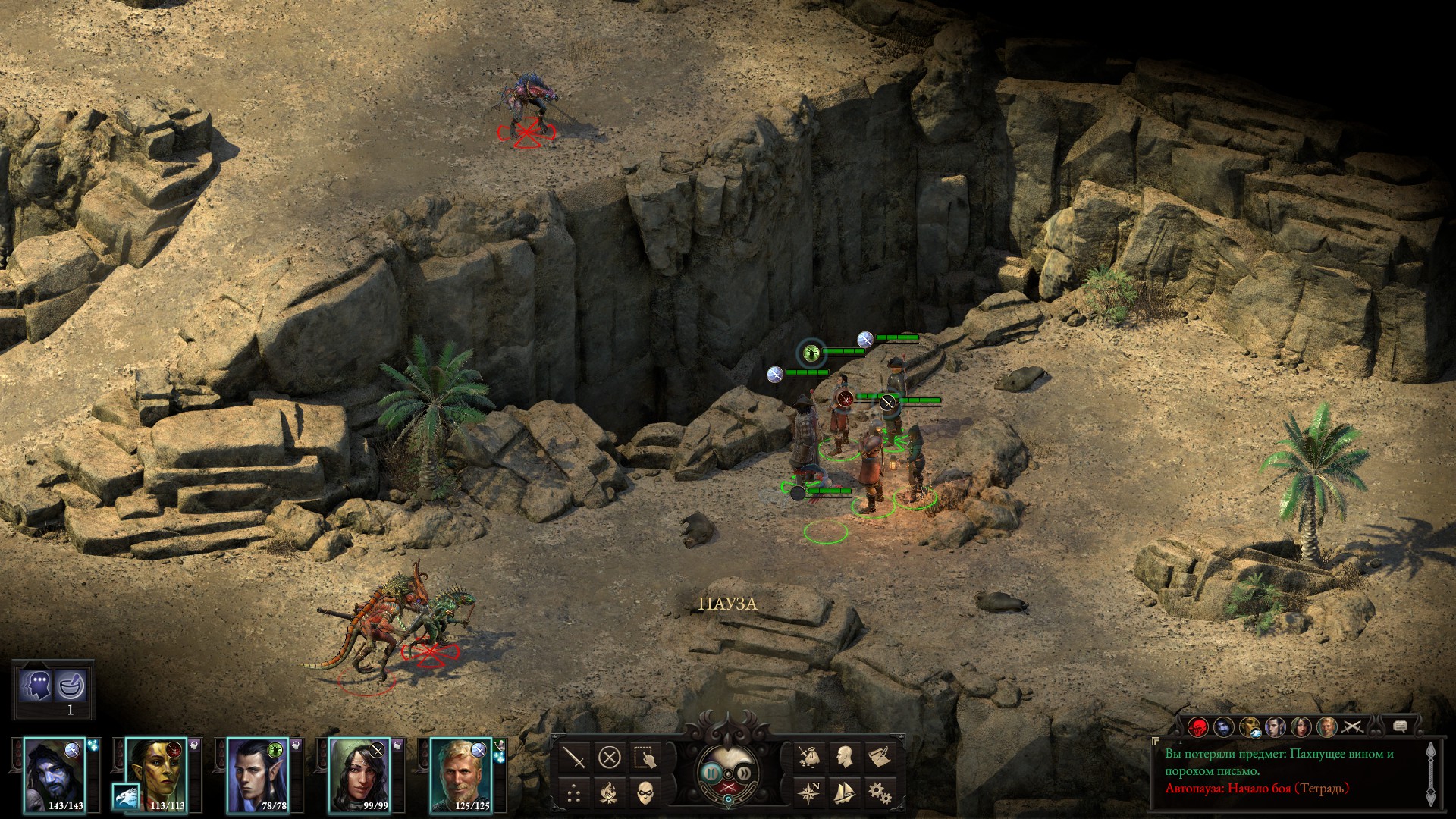1456x819 pixels.
Task: Open the inventory sword-and-bag icon
Action: pos(808,758)
